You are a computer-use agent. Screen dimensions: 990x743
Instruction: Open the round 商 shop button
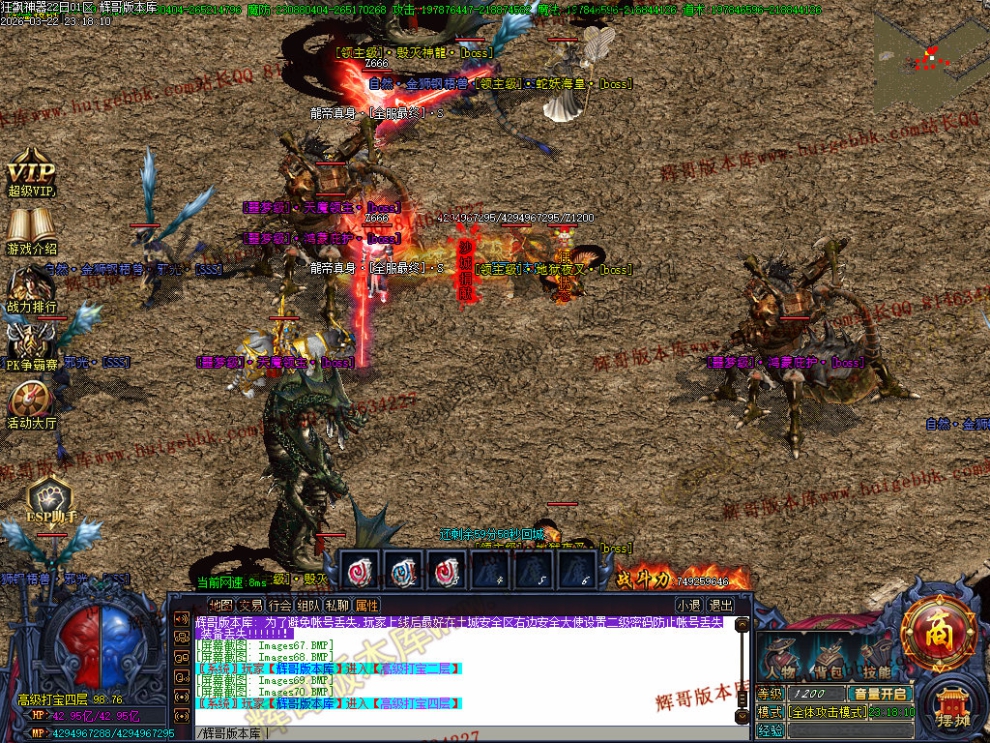click(938, 632)
